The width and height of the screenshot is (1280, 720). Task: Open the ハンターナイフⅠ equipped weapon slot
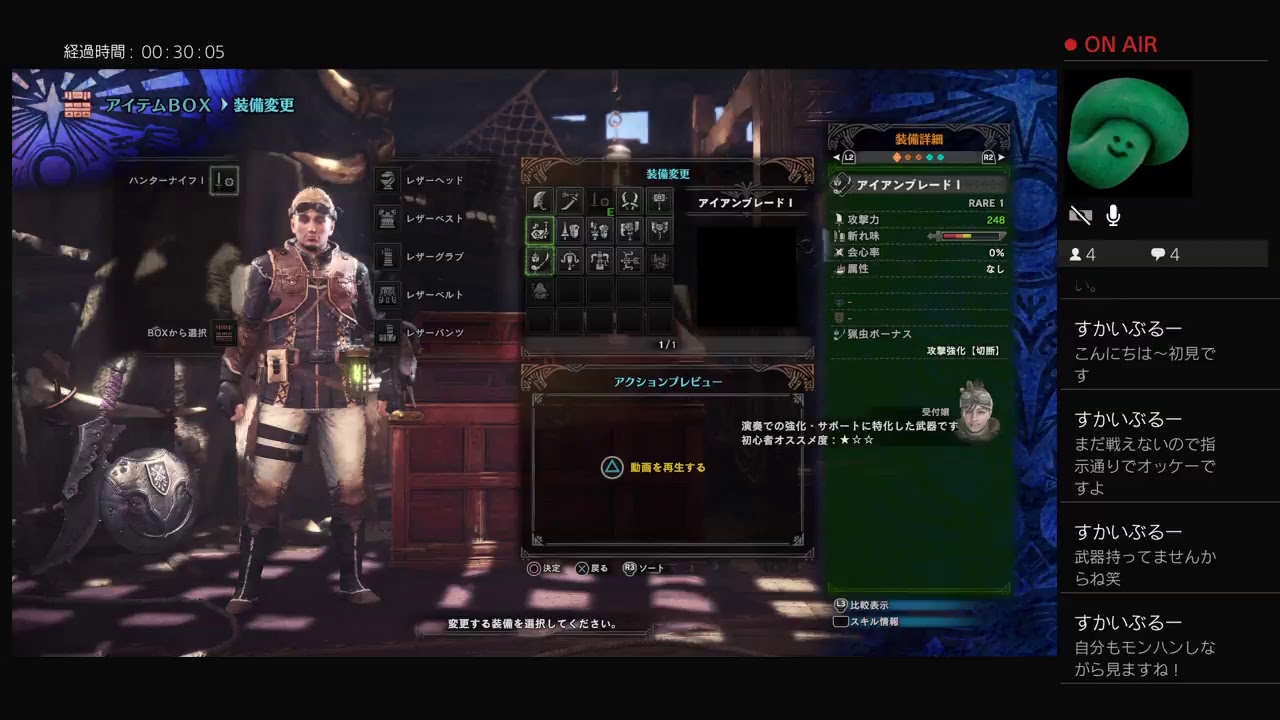[x=224, y=181]
